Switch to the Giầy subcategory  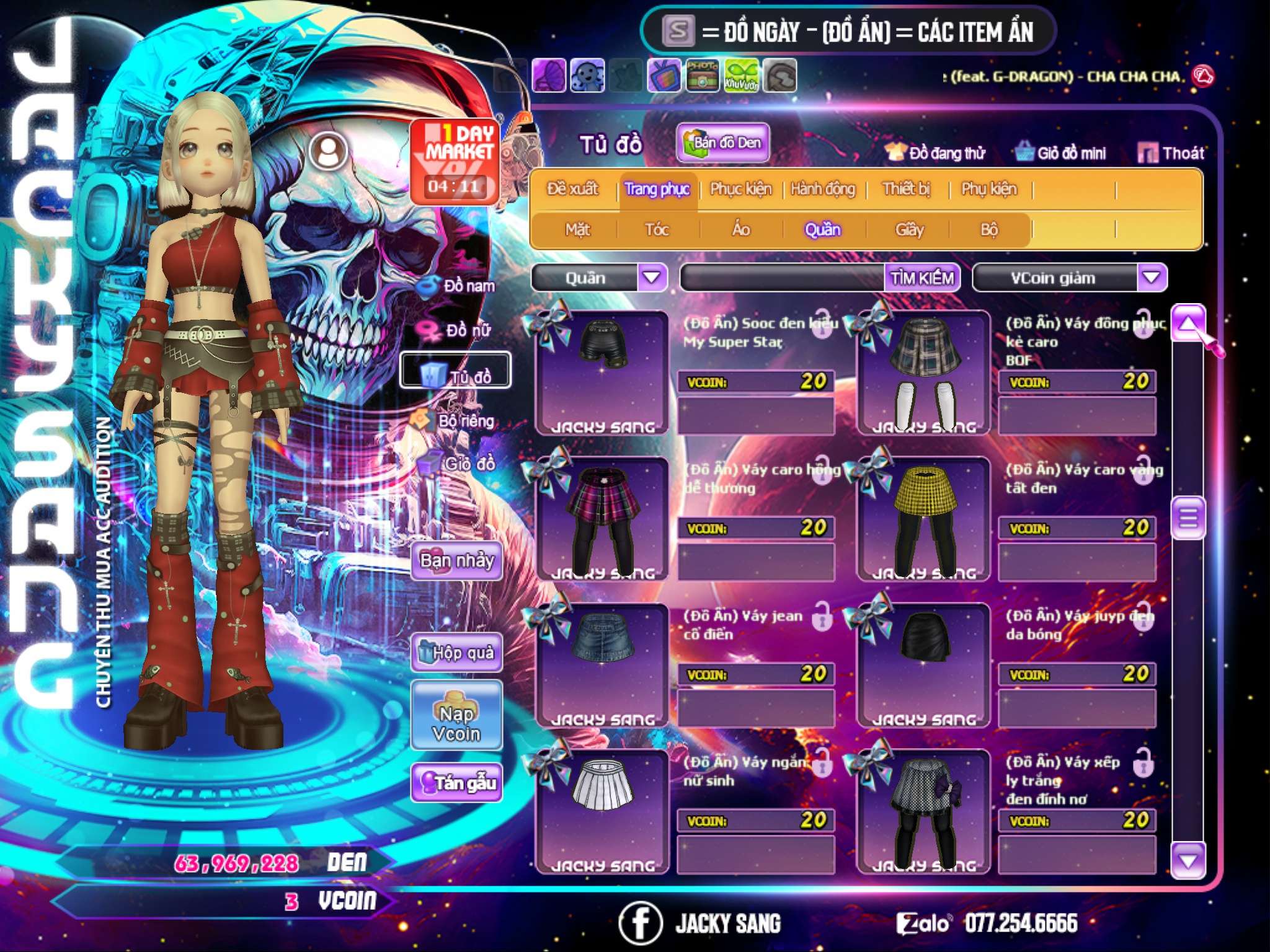point(909,230)
